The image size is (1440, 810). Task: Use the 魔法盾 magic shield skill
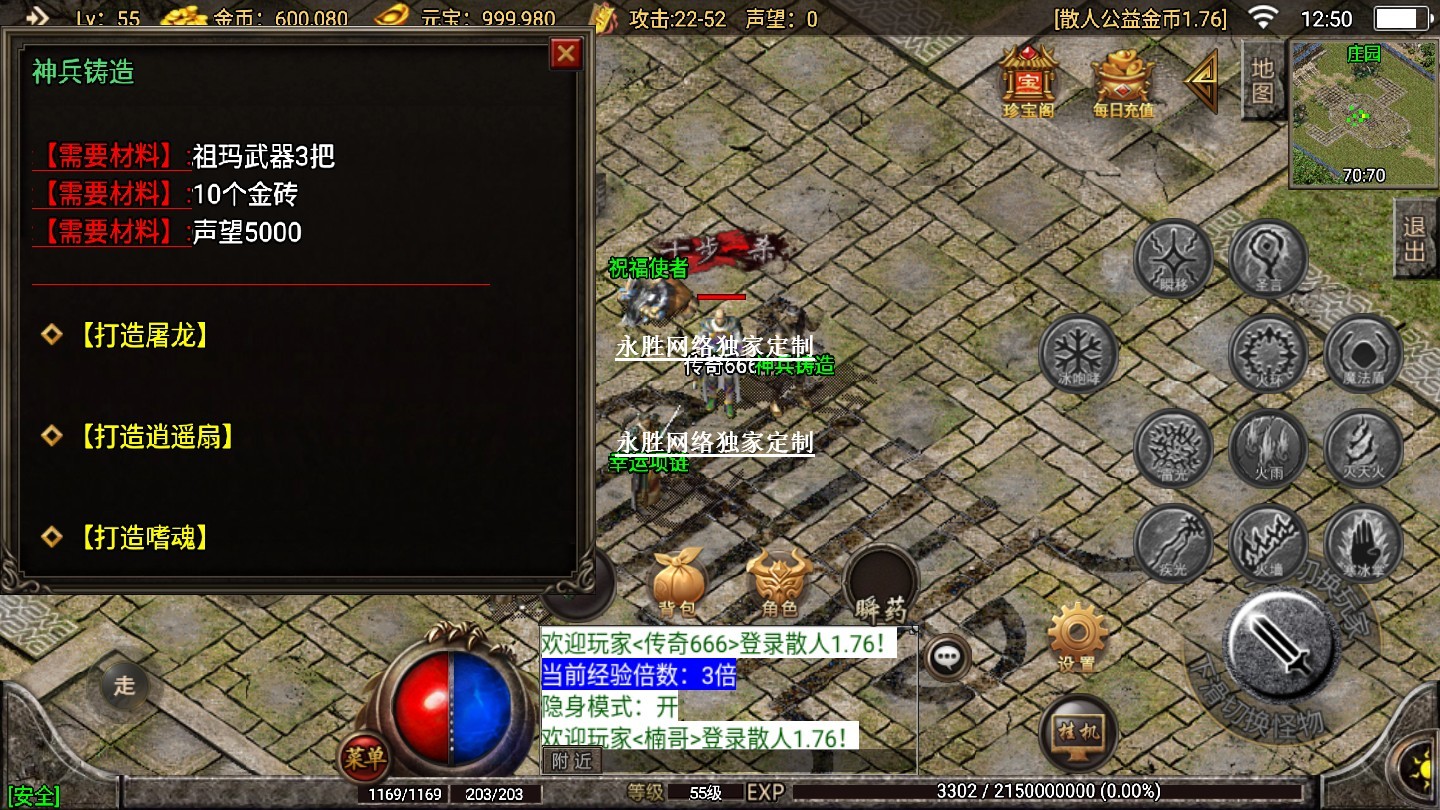[1362, 353]
